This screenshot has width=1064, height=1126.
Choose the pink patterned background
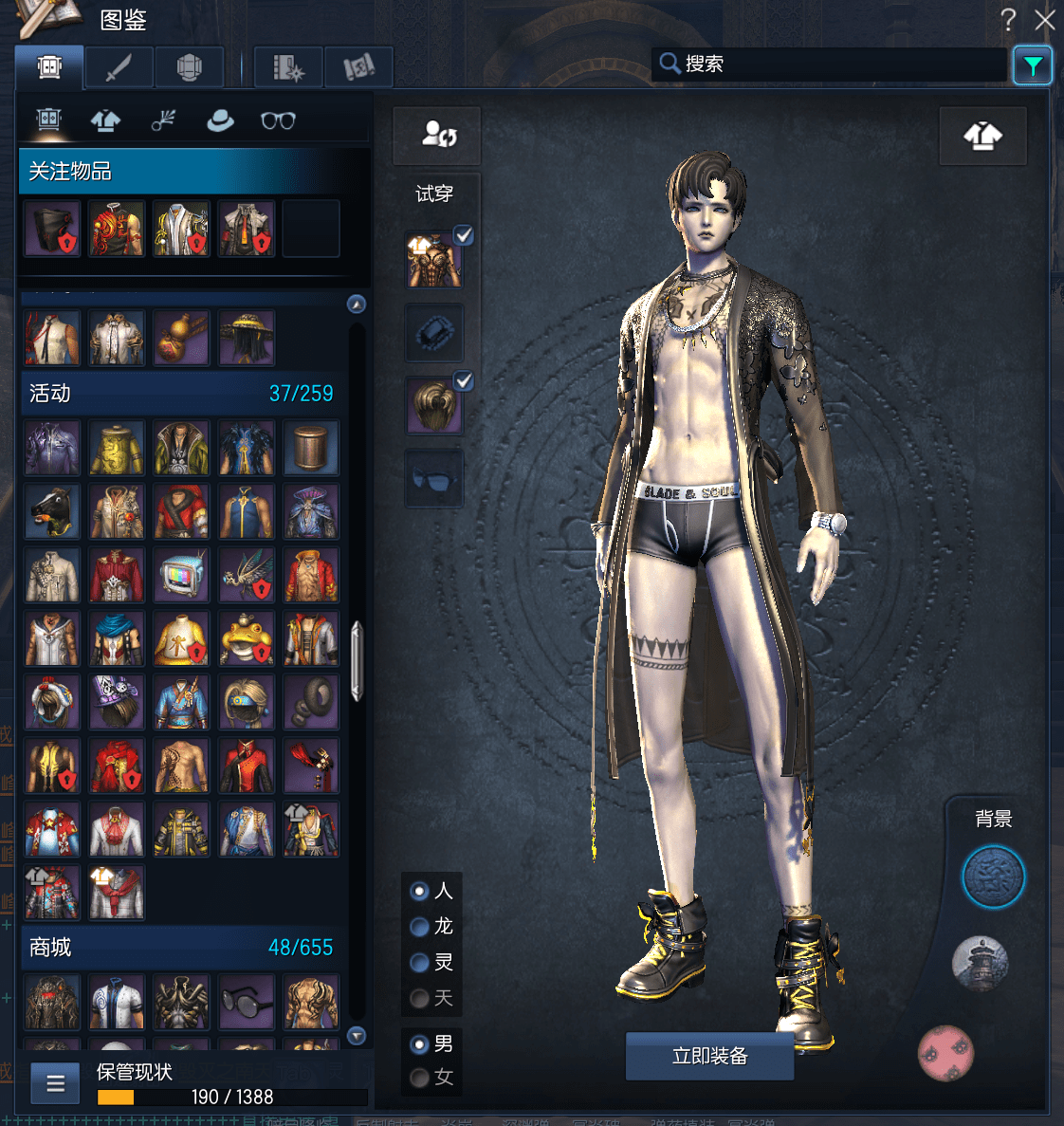click(945, 1052)
